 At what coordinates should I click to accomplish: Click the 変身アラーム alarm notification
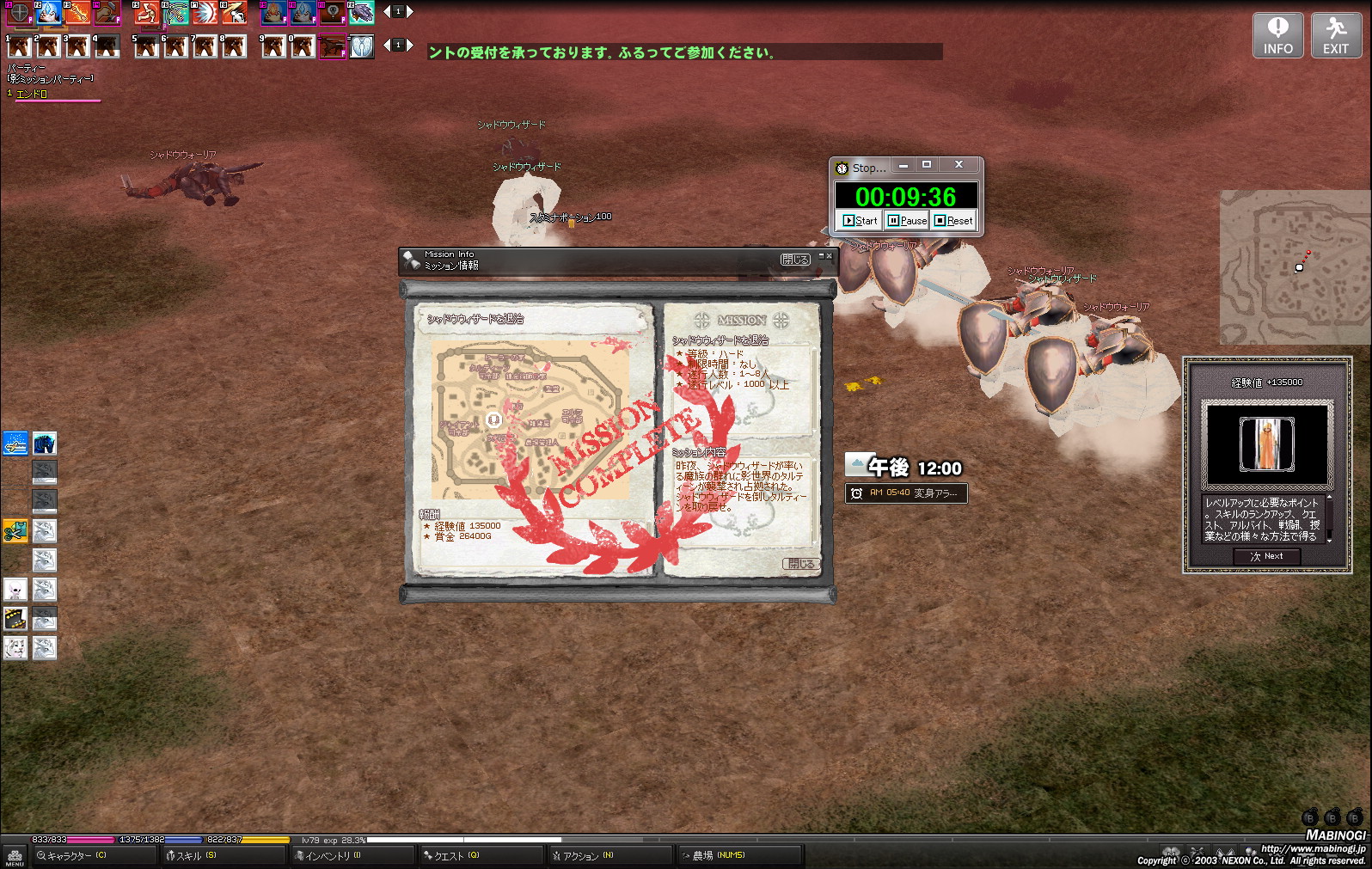coord(906,493)
